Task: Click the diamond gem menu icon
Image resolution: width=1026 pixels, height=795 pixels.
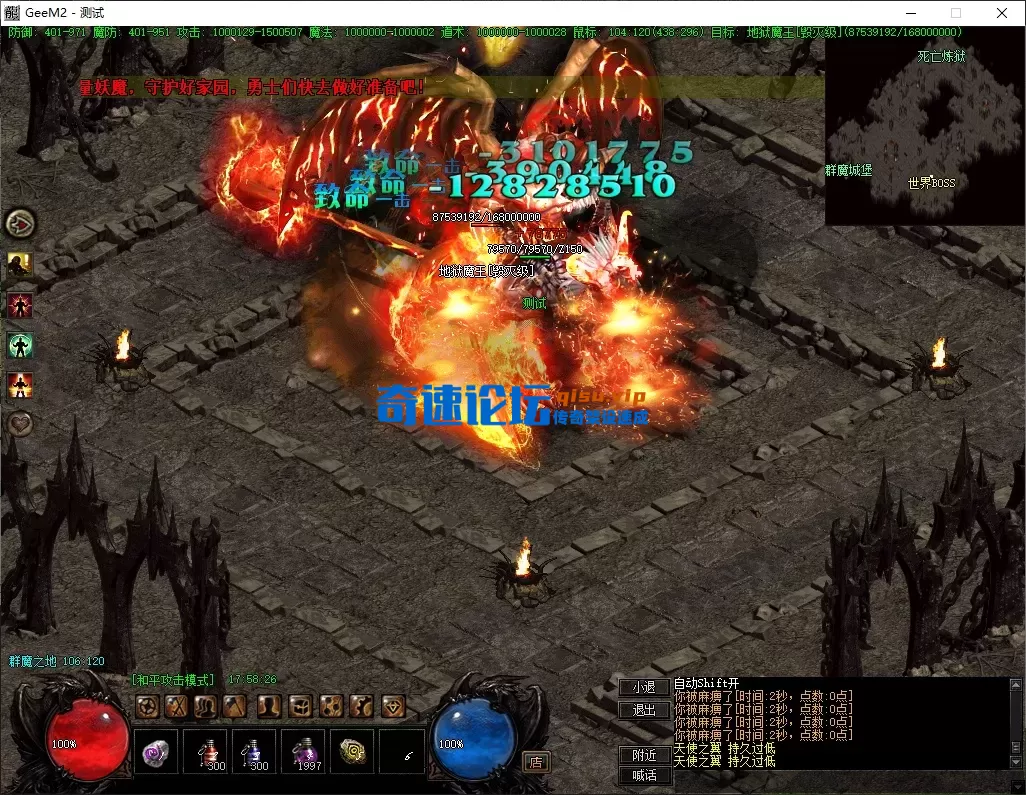Action: [393, 706]
